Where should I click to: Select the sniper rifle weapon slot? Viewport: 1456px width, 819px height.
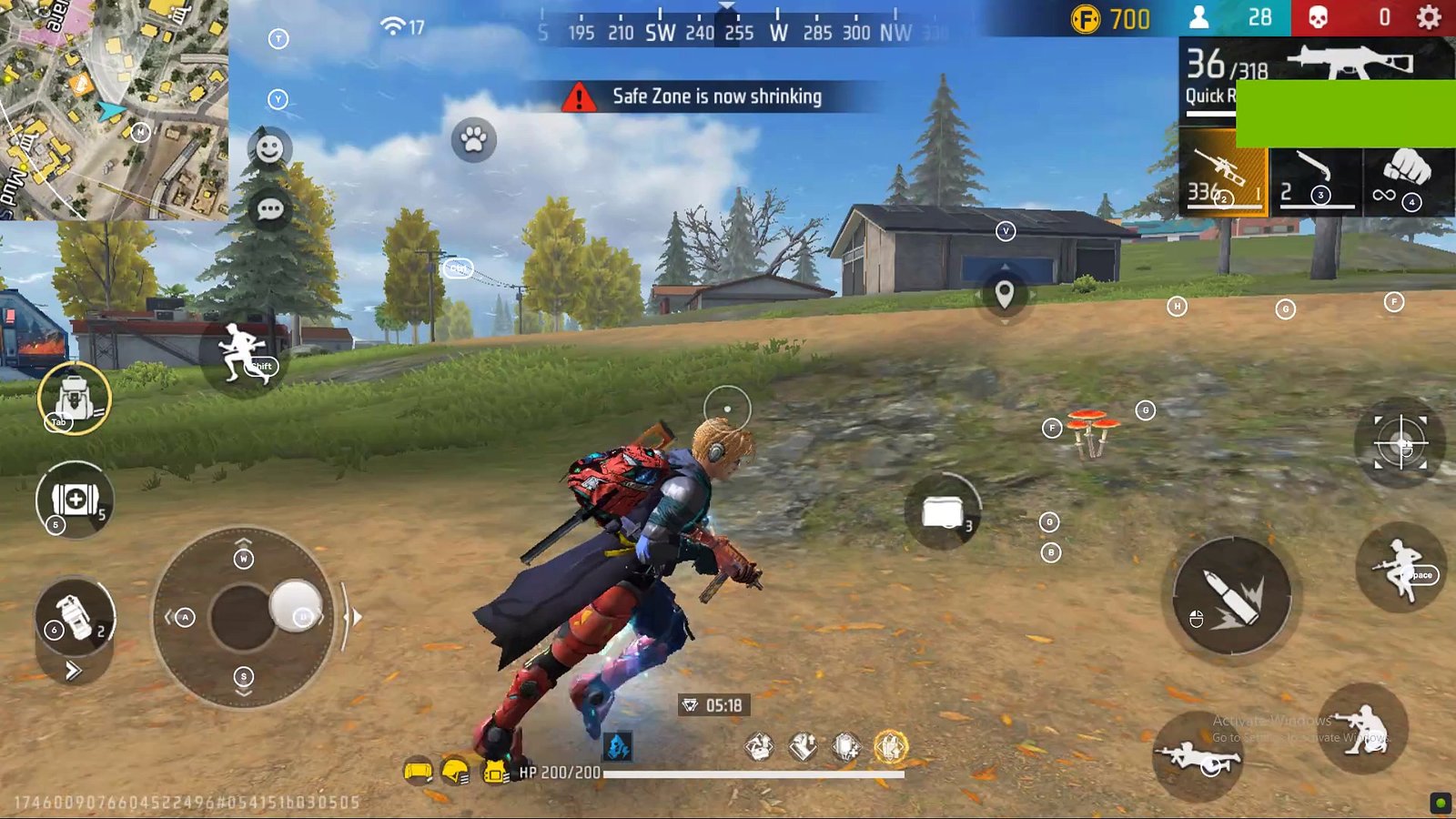1222,173
